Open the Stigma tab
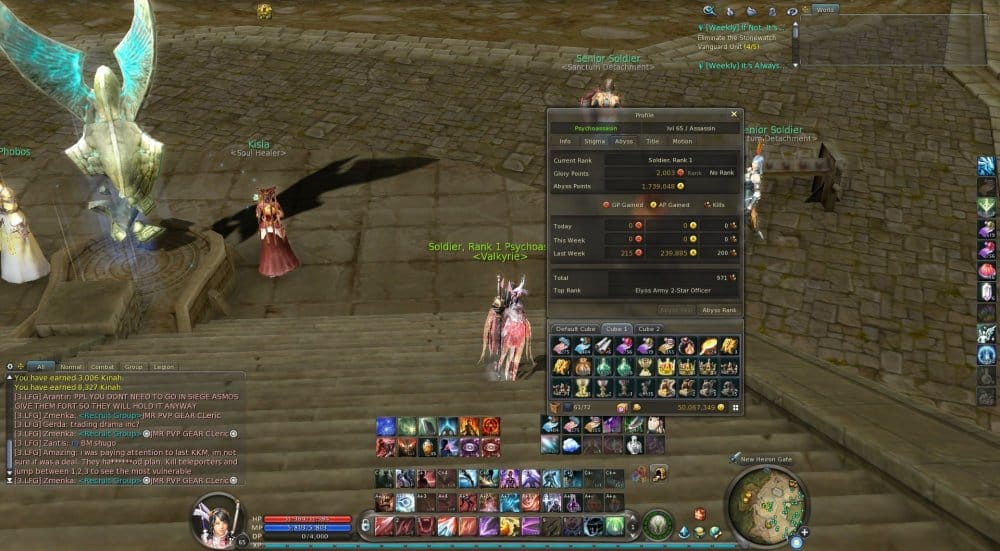 594,141
